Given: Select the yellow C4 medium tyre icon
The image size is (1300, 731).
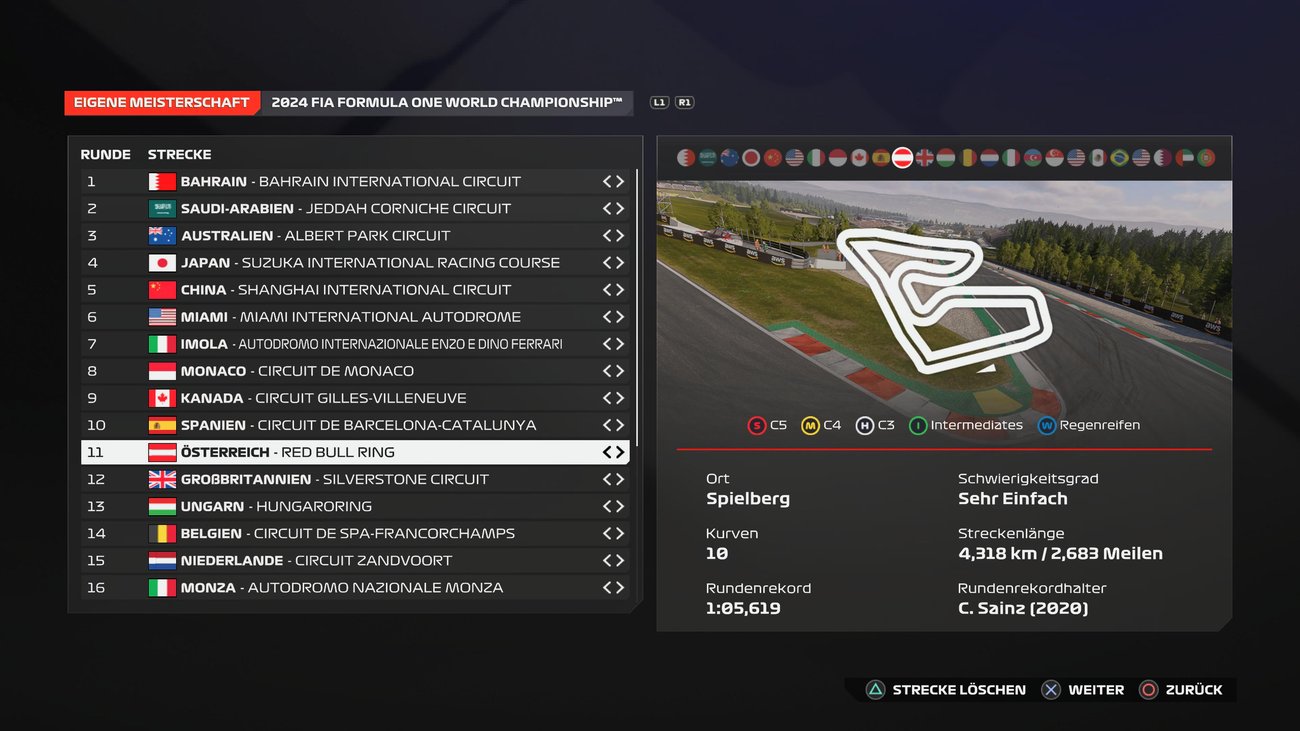Looking at the screenshot, I should (x=812, y=425).
